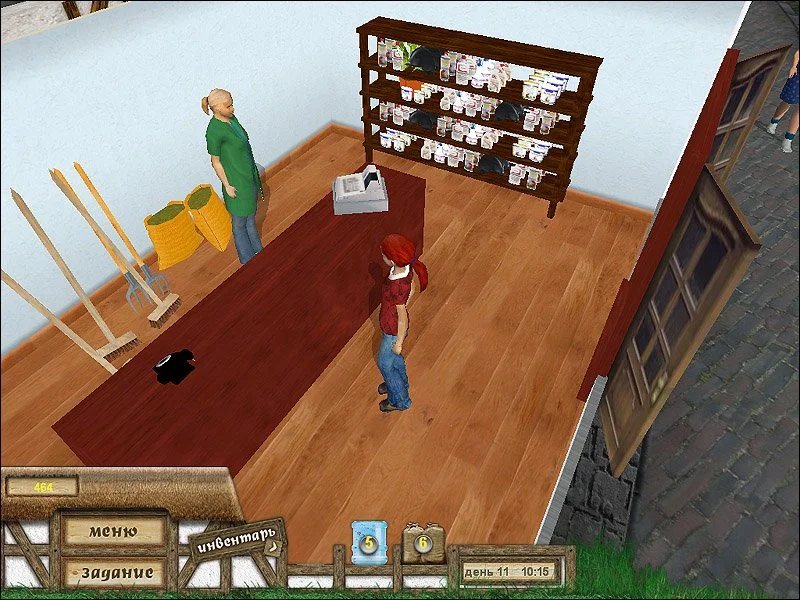Show the current «задание» task
Screen dimensions: 800x600
pyautogui.click(x=112, y=573)
